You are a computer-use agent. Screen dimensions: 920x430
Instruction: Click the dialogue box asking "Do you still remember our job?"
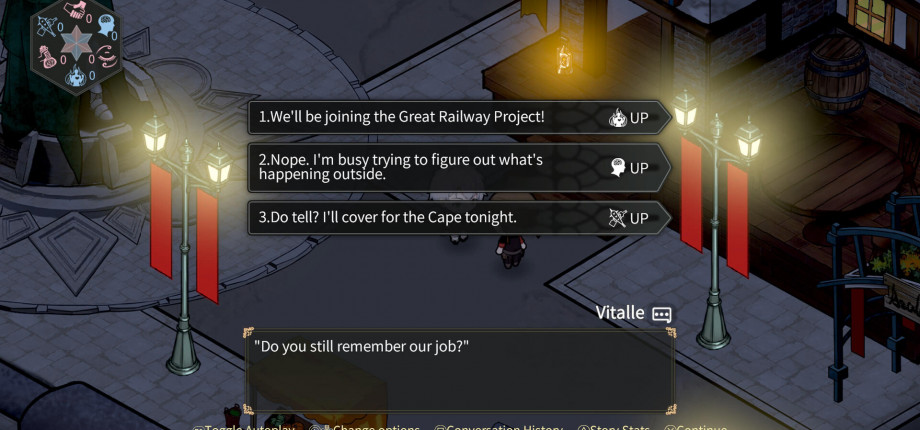(x=459, y=370)
